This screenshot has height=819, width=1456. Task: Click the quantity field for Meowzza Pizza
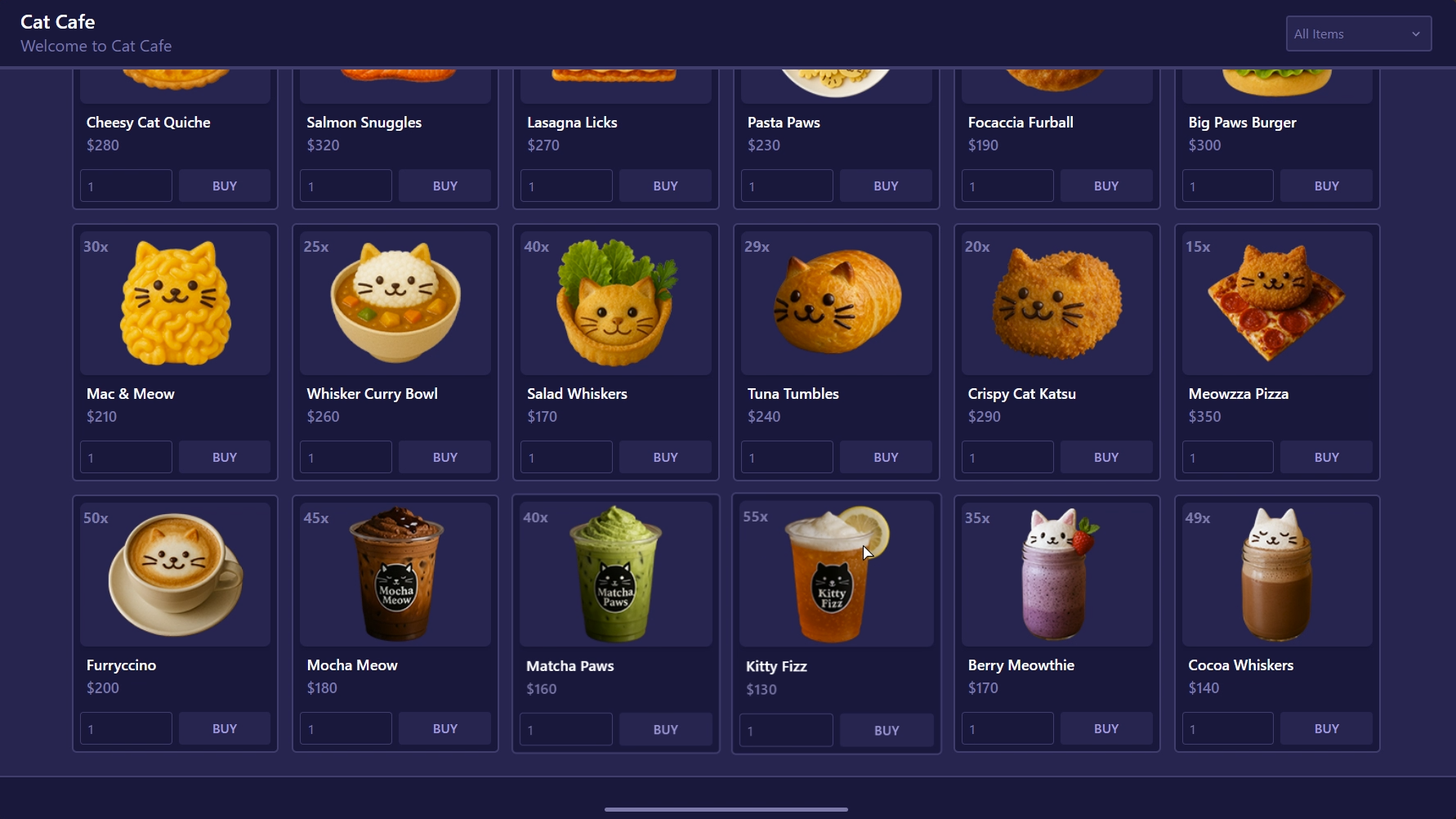(x=1228, y=457)
